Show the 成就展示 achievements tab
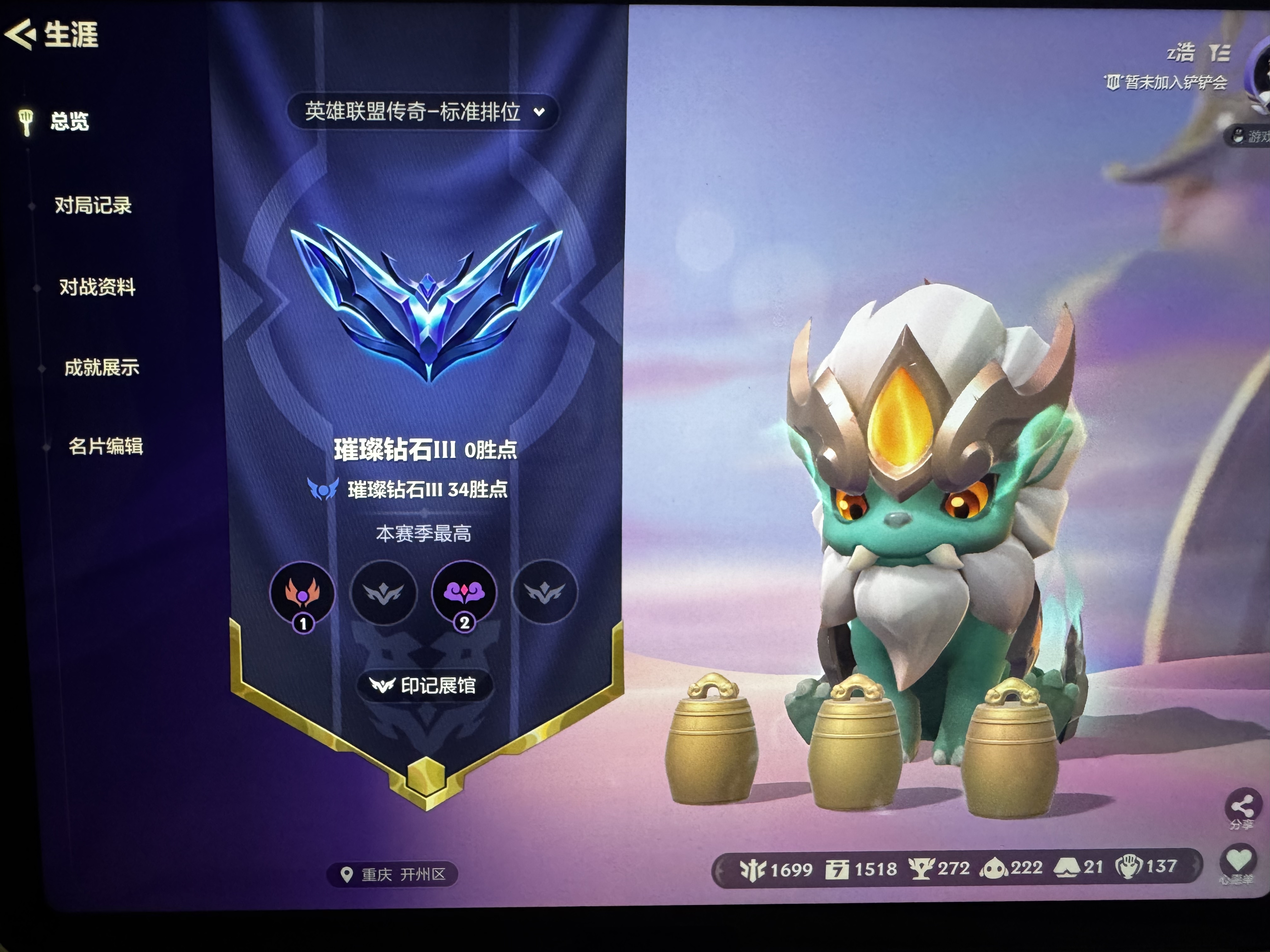Screen dimensions: 1270x952 click(102, 367)
